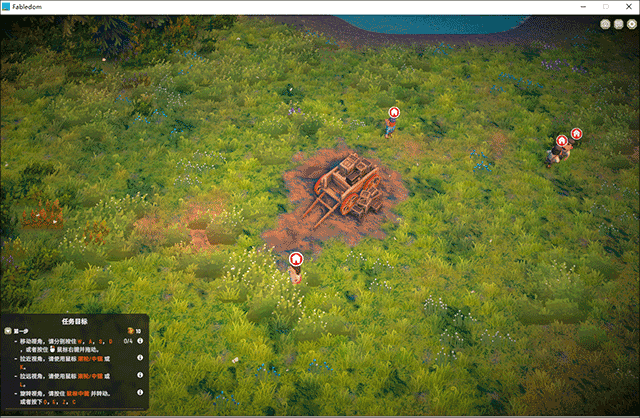The width and height of the screenshot is (640, 418).
Task: Select the home marker directly above the wagon
Action: point(394,113)
